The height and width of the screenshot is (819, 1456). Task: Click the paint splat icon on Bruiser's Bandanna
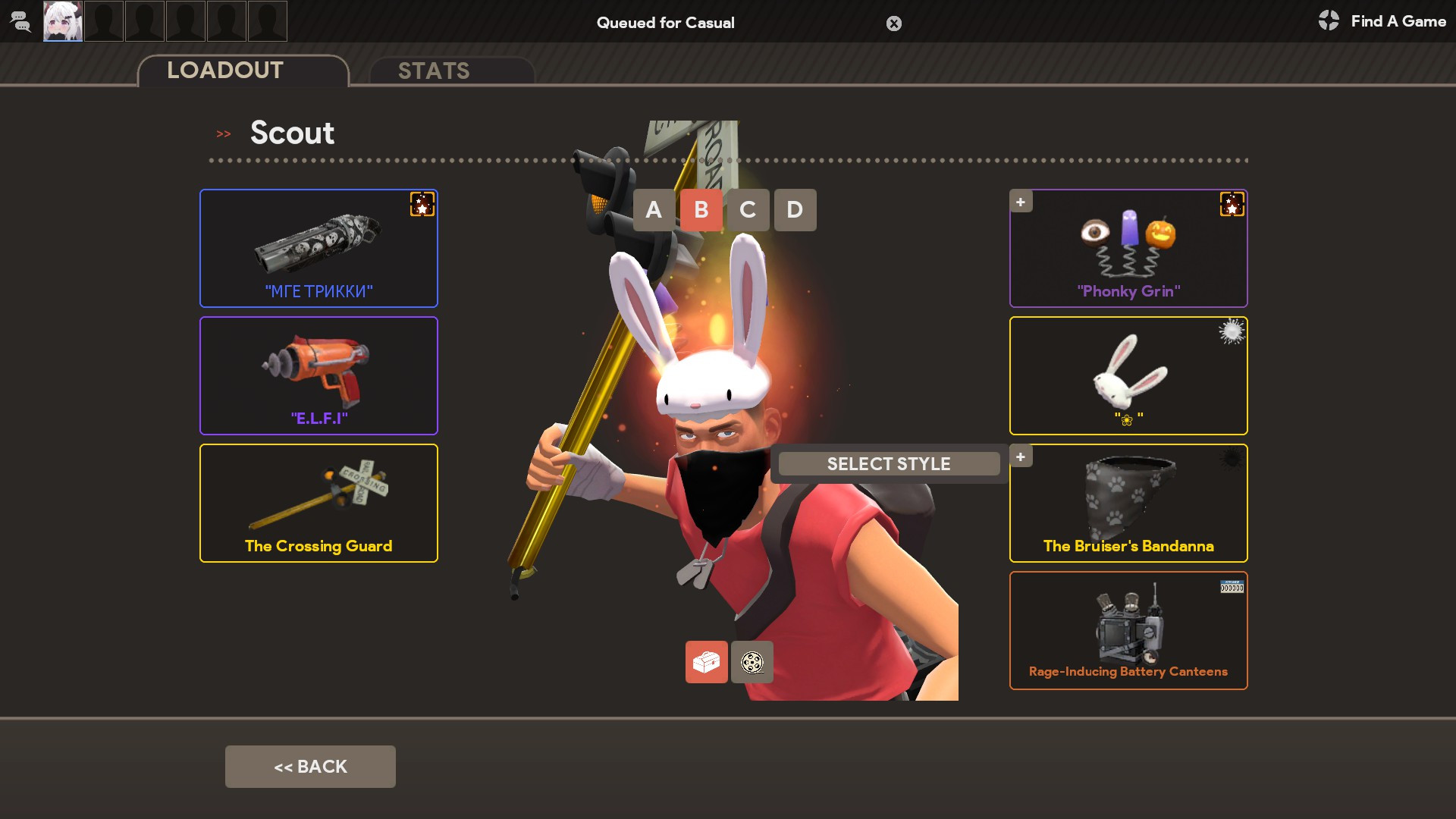click(x=1232, y=459)
